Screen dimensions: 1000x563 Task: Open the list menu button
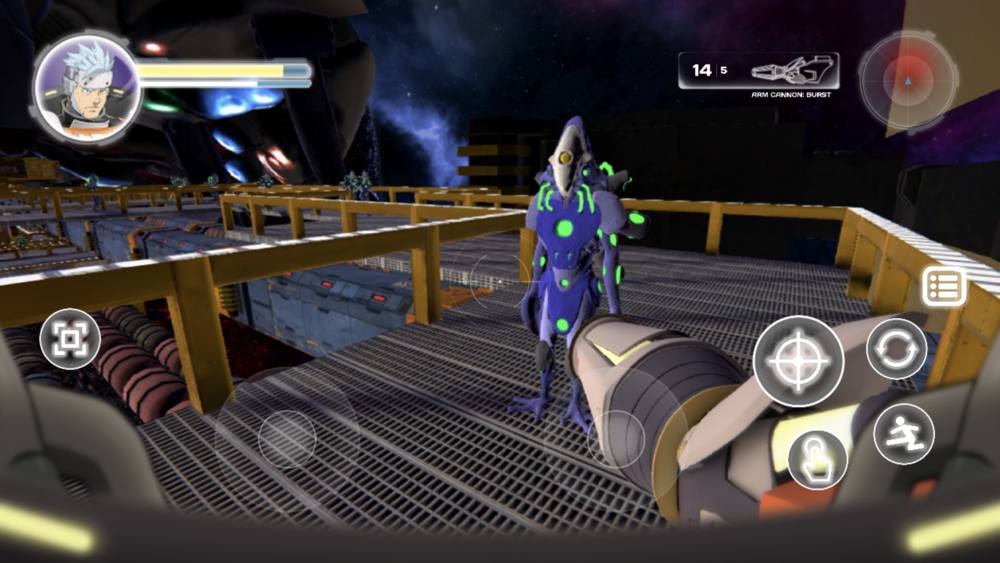pyautogui.click(x=943, y=287)
